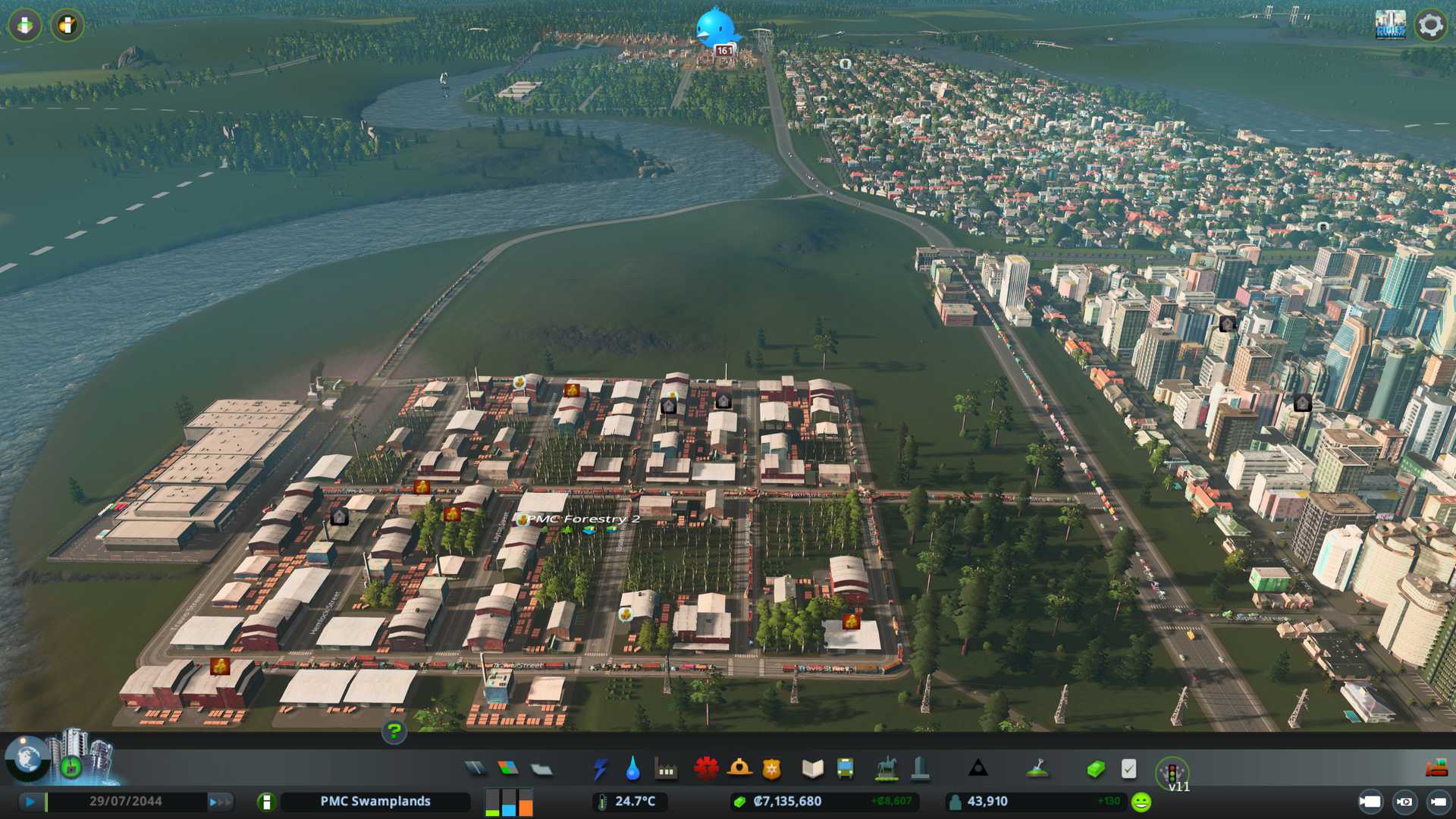Open the Public Transport bus menu
1456x819 pixels.
(845, 769)
